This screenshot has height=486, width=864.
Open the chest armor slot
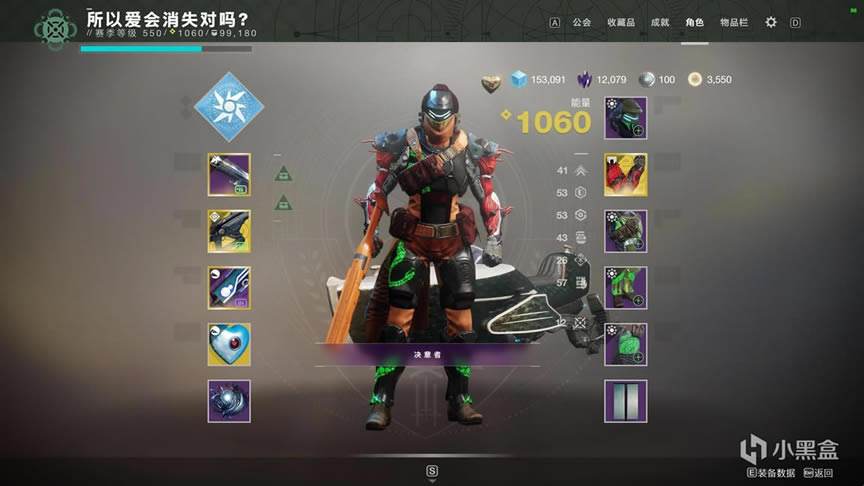click(x=626, y=231)
